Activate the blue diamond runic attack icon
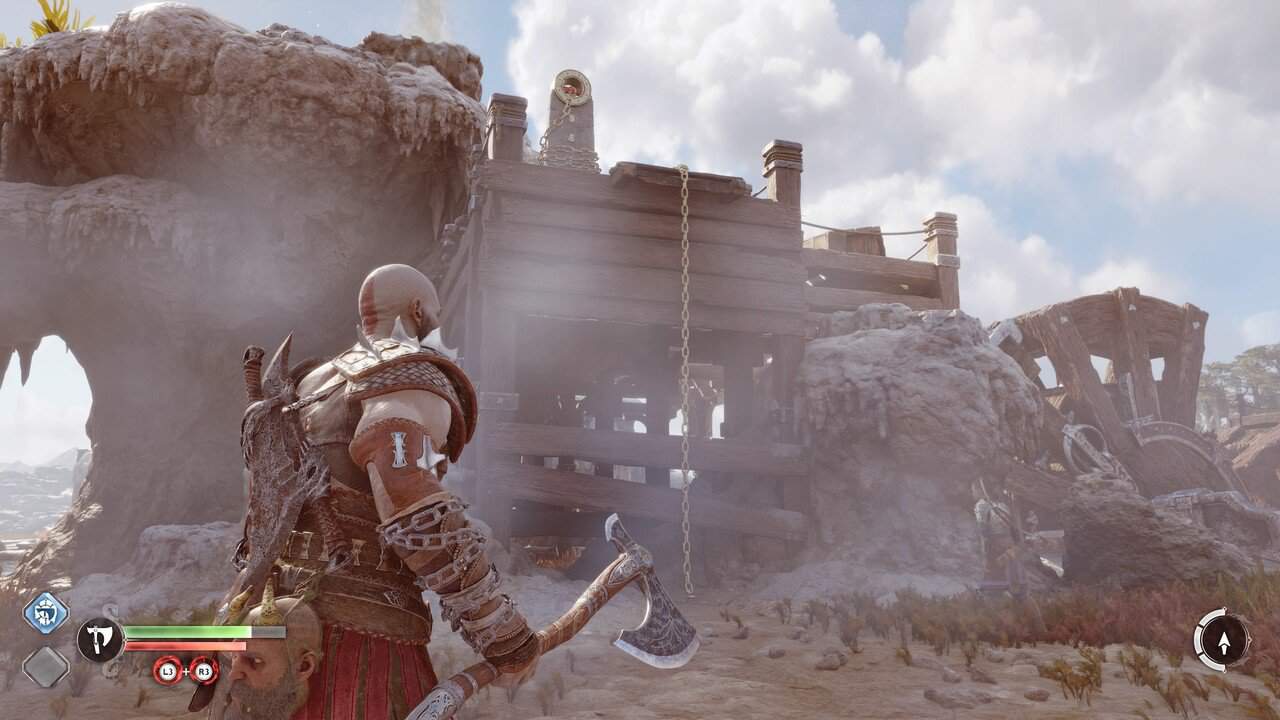Screen dimensions: 1280x720 [x=46, y=612]
